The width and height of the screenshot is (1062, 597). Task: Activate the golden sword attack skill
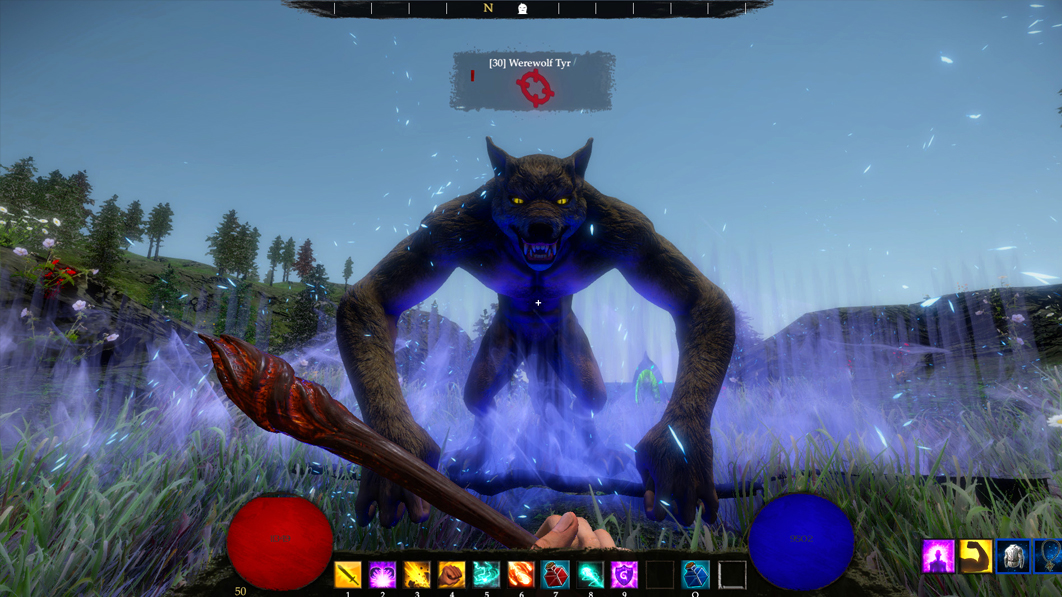tap(348, 575)
